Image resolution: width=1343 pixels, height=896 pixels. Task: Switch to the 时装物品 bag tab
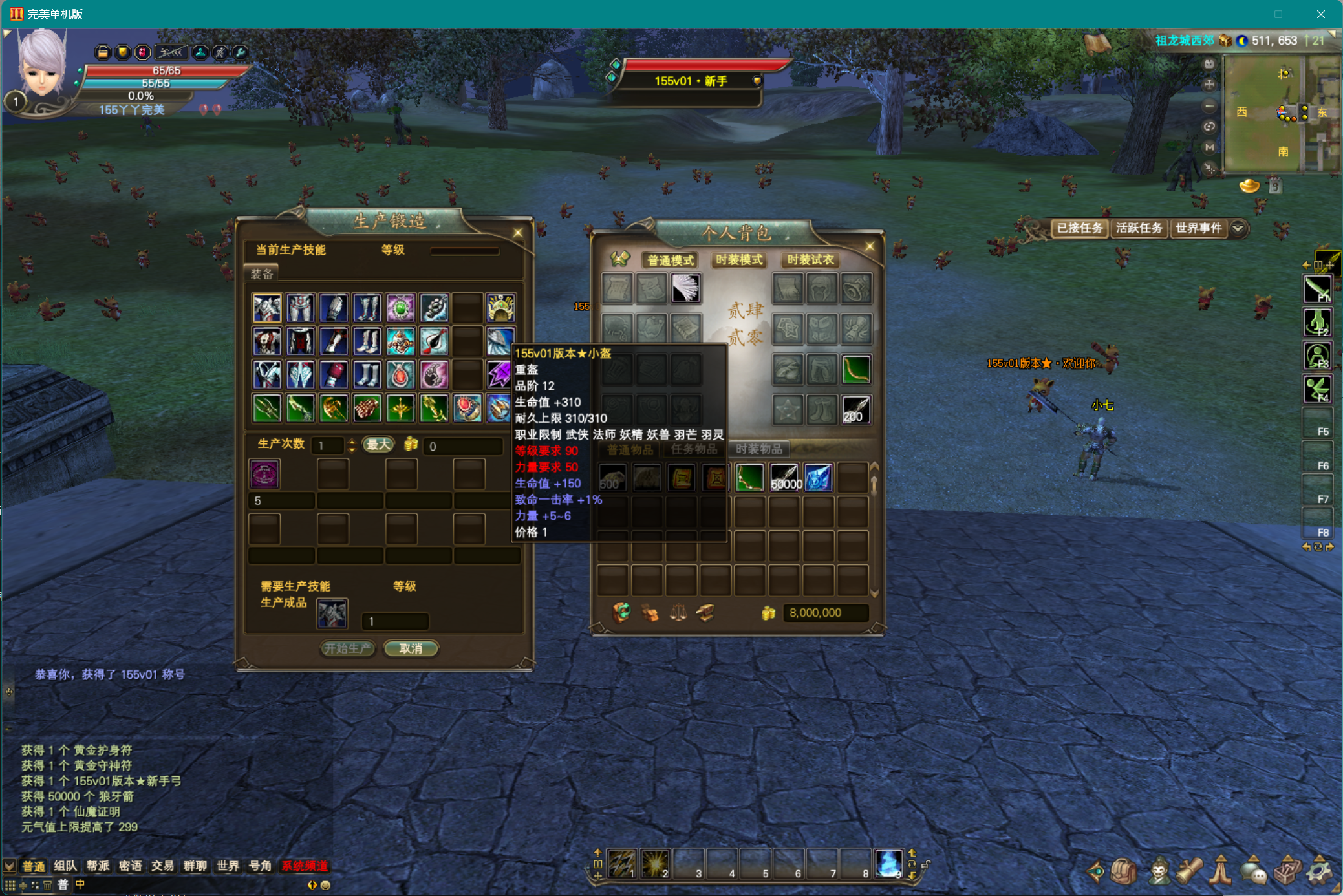[758, 449]
